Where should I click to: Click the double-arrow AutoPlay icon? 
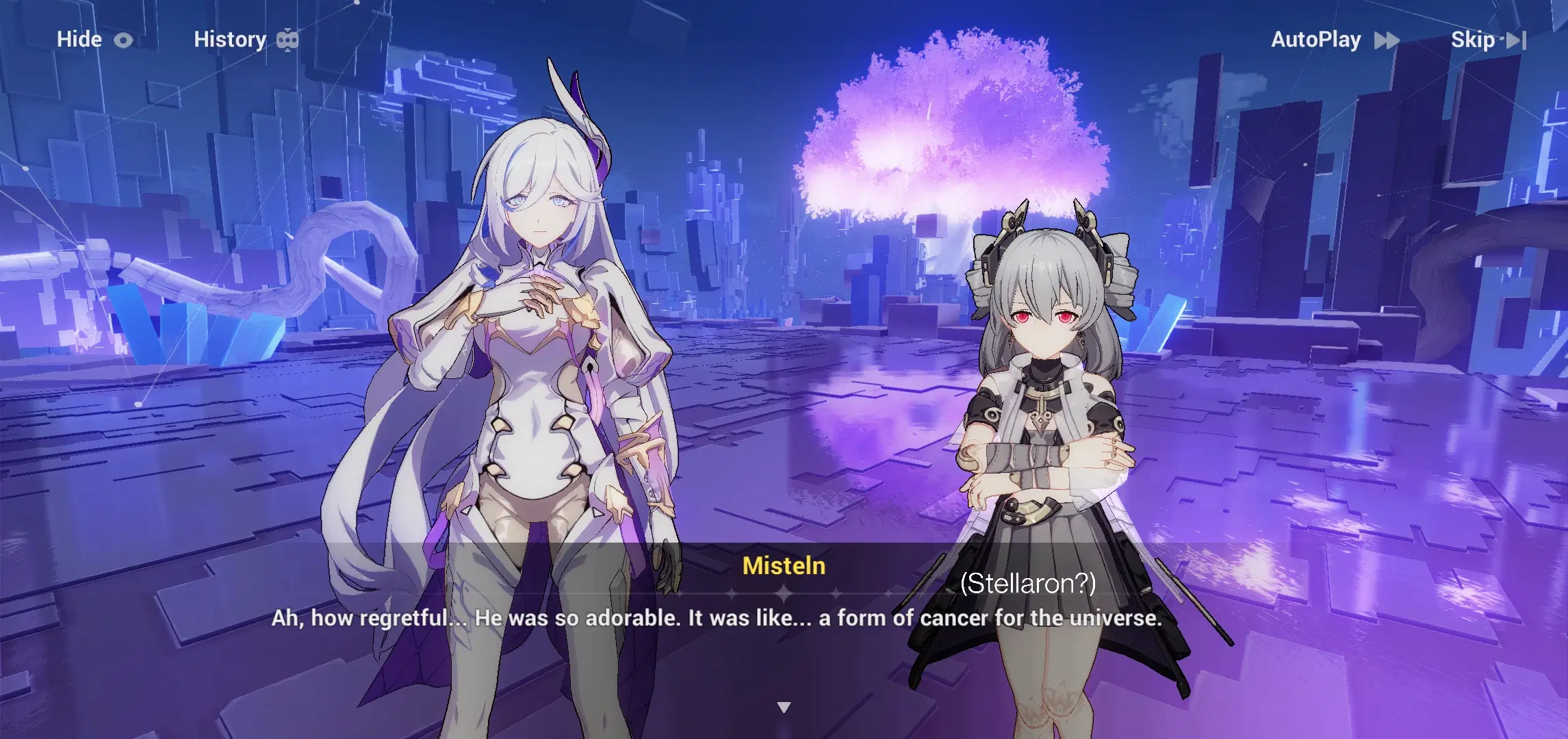click(1388, 40)
